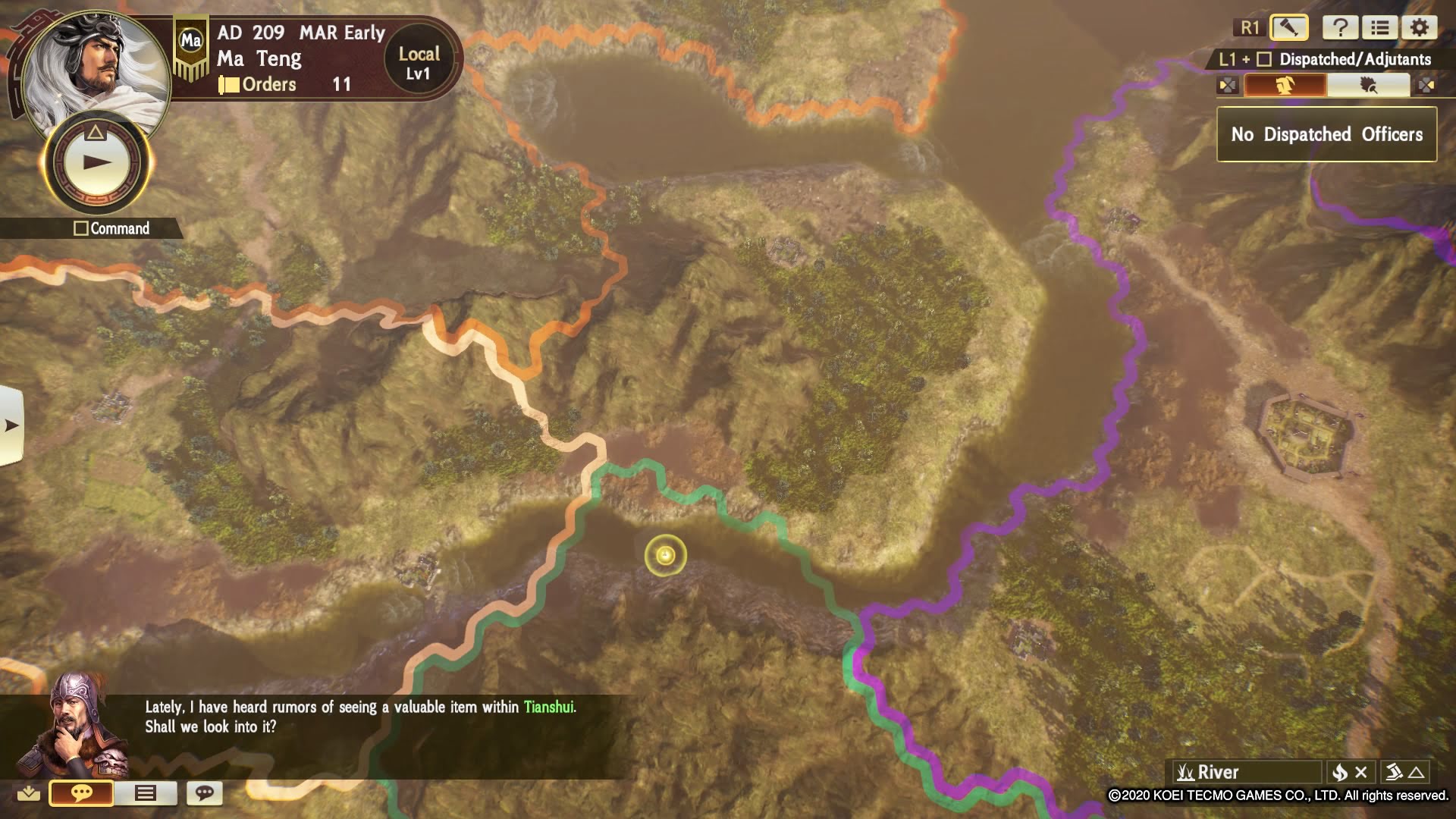Viewport: 1456px width, 819px height.
Task: Open the dark speech bubble button
Action: pos(204,793)
